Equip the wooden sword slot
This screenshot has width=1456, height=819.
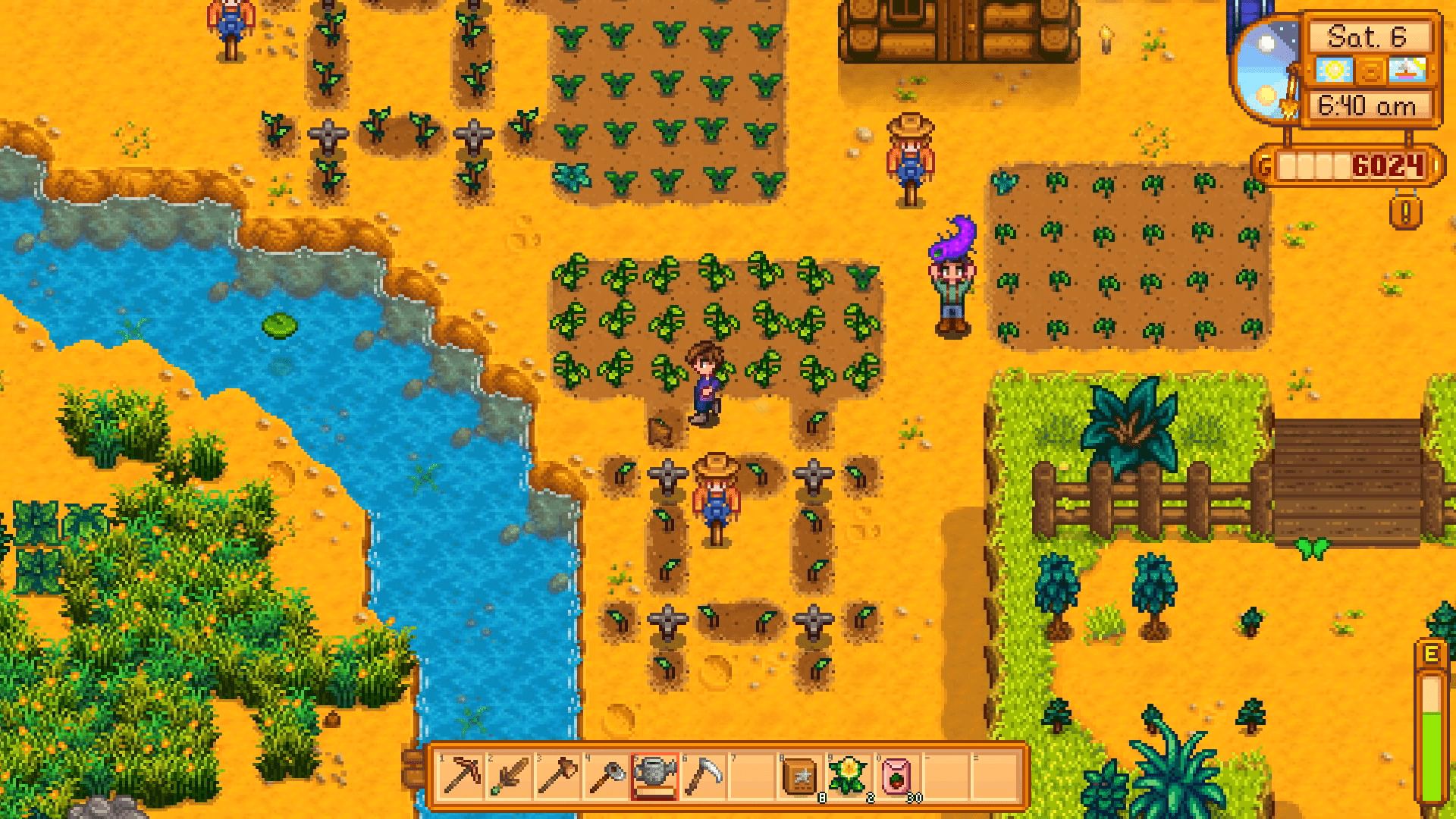point(510,777)
